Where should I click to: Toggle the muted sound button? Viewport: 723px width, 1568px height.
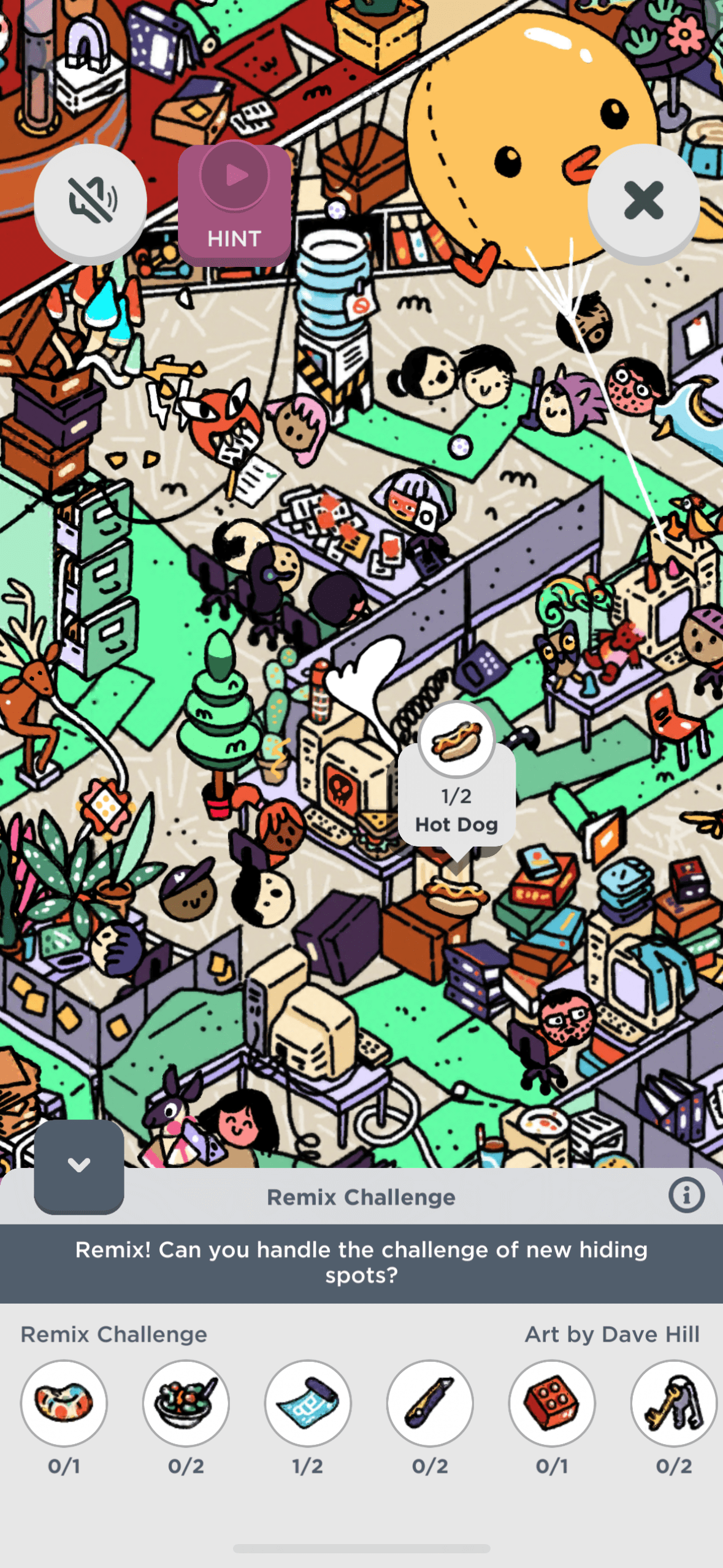90,201
